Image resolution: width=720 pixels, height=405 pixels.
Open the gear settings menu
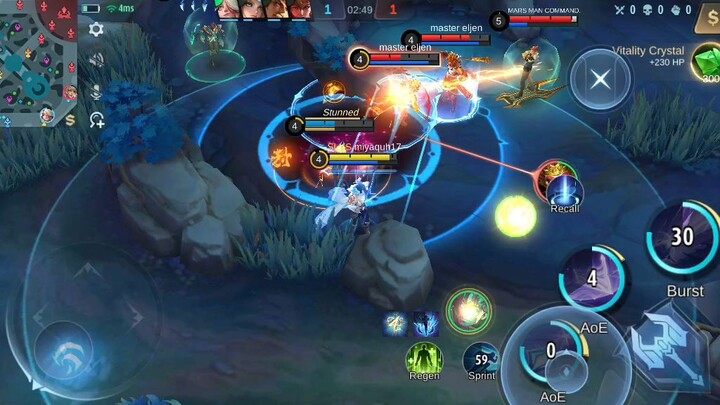pyautogui.click(x=96, y=30)
